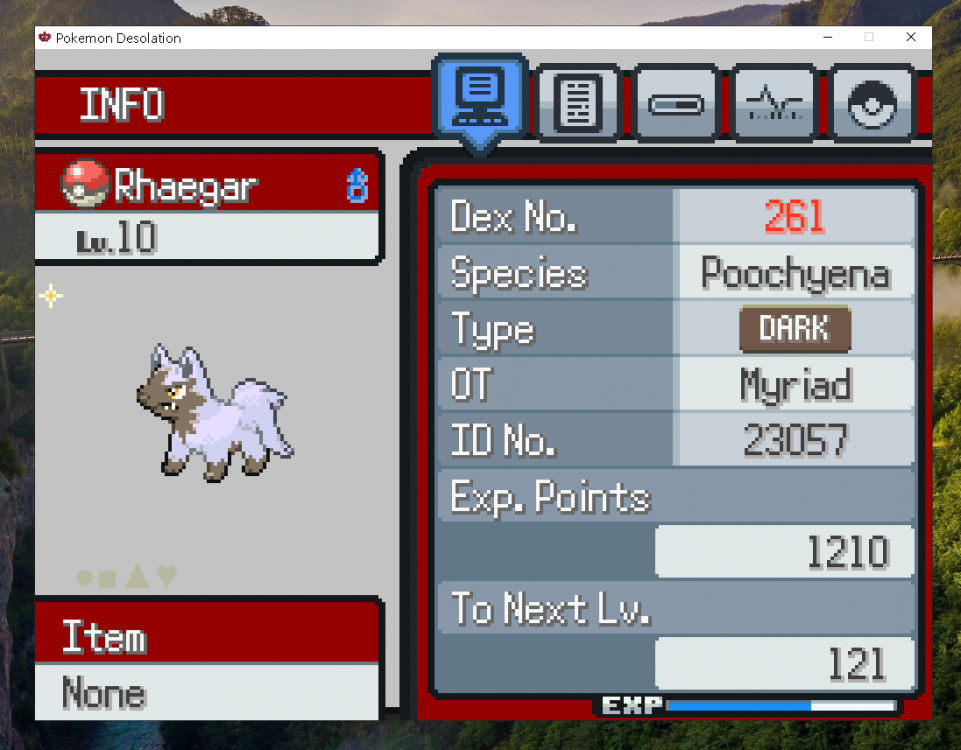The height and width of the screenshot is (750, 961).
Task: Switch to the Poké Ball tab
Action: pyautogui.click(x=871, y=103)
